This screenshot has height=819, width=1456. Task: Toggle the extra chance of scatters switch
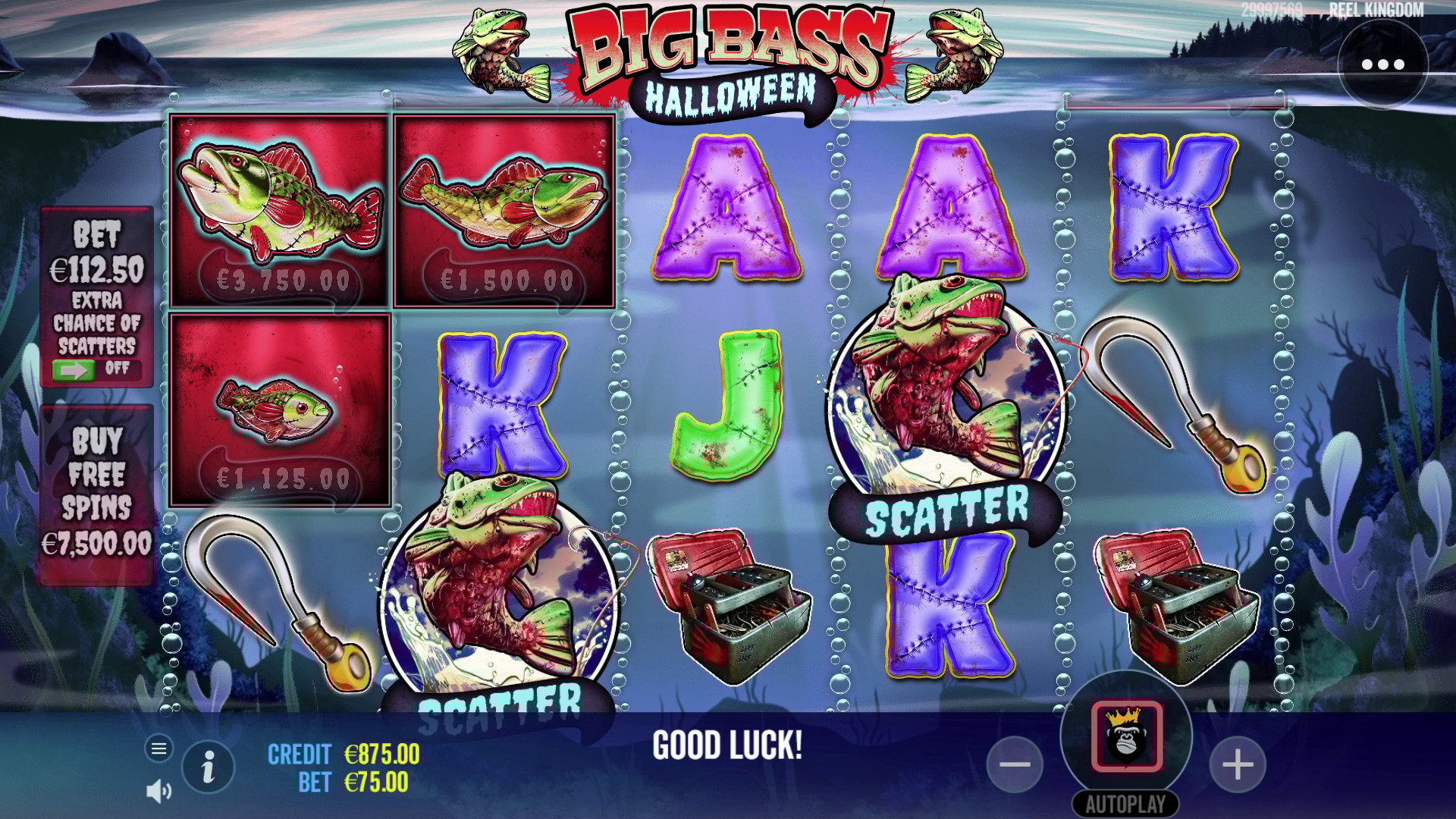coord(74,370)
